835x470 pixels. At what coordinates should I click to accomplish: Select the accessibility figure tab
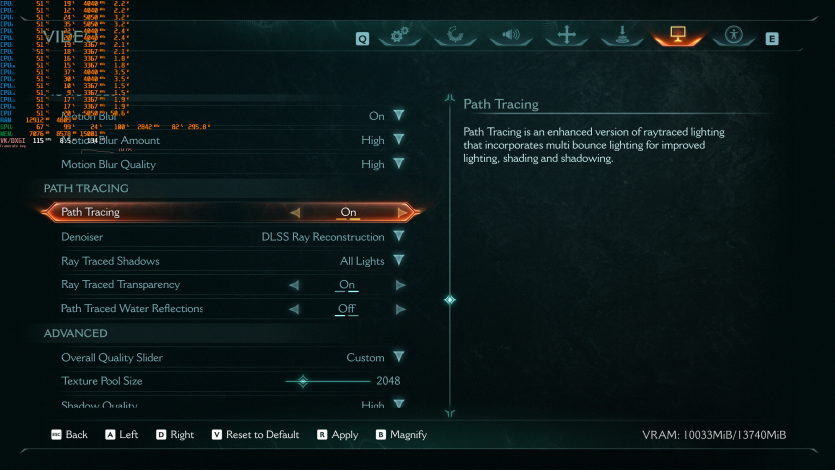[x=733, y=37]
